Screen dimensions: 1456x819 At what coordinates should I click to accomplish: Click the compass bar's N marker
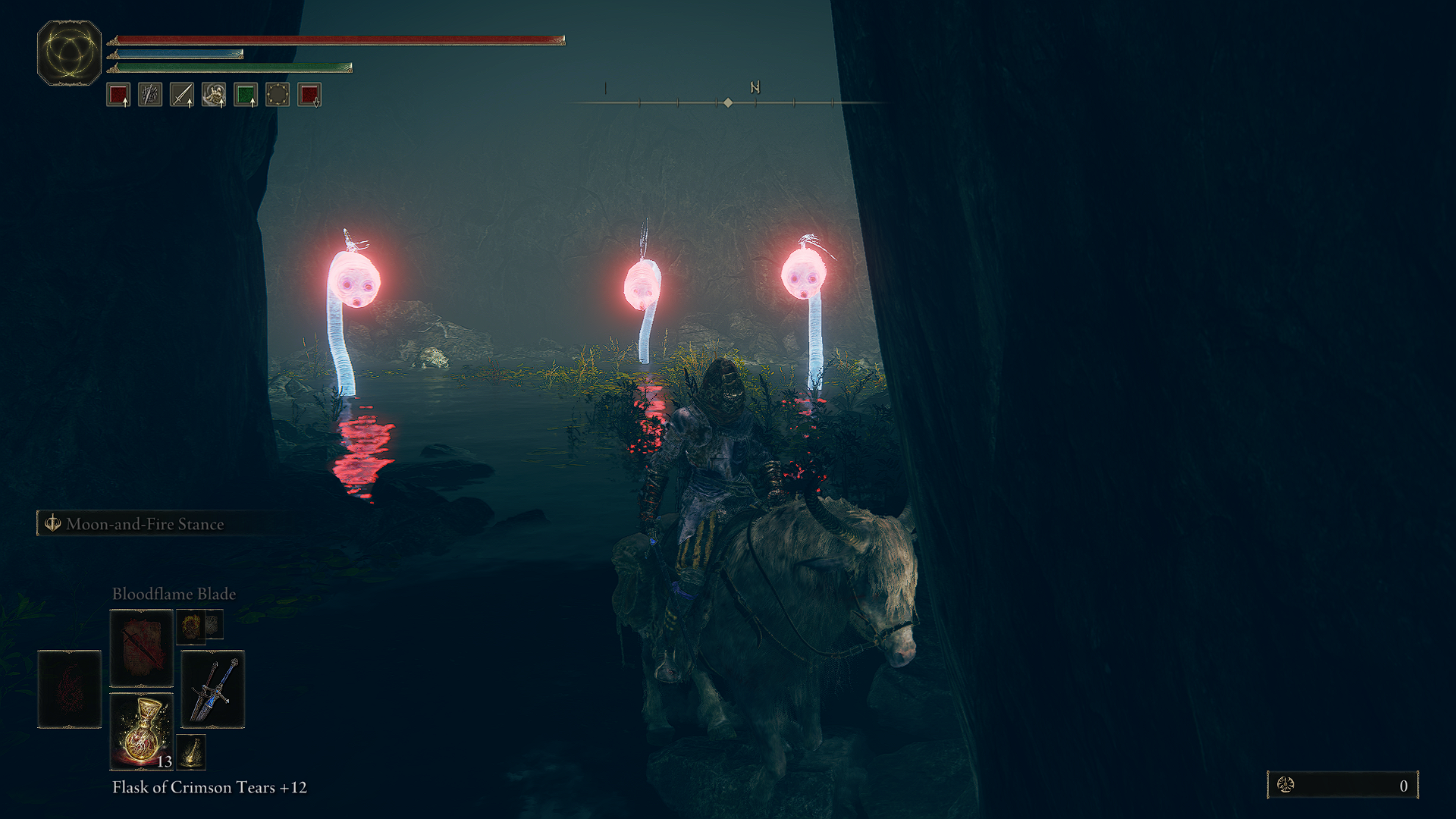755,88
